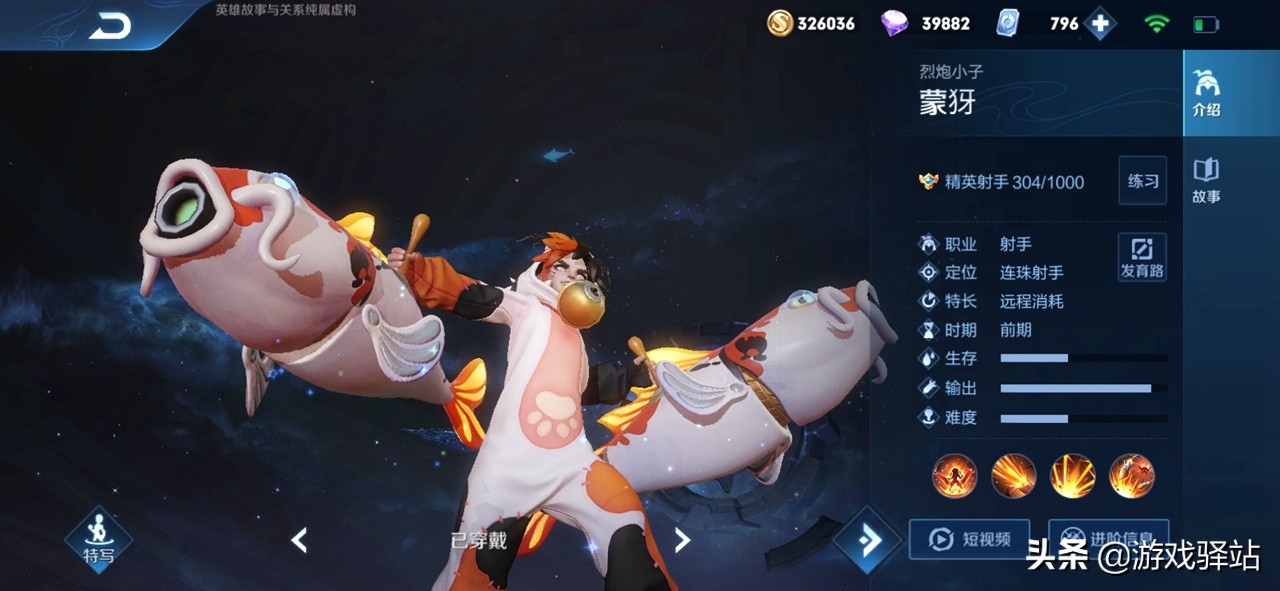Tap the gold coin currency icon
The height and width of the screenshot is (591, 1280).
pyautogui.click(x=780, y=24)
